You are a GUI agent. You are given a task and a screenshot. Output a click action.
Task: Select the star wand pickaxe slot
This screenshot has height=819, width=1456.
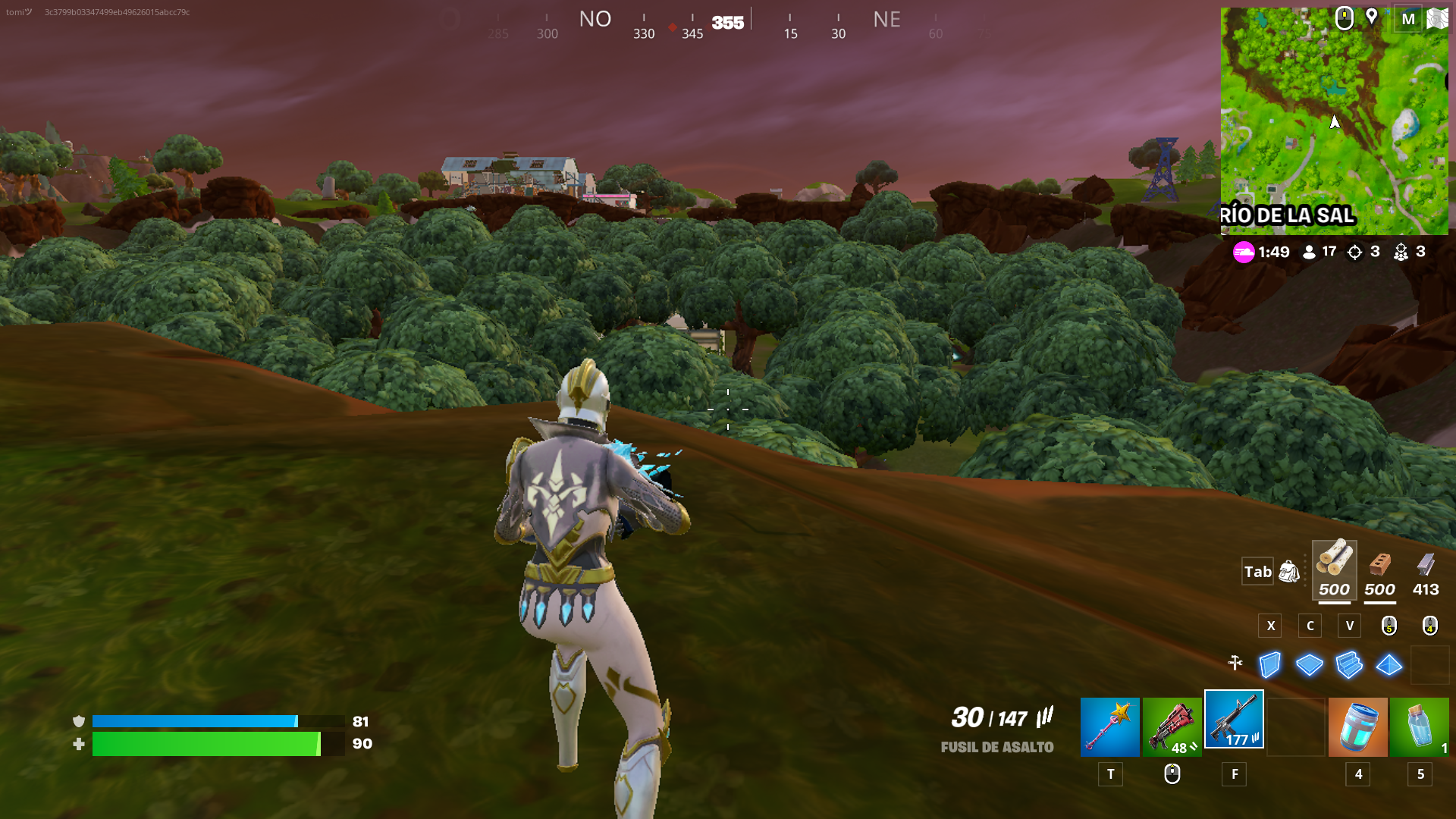pyautogui.click(x=1109, y=726)
